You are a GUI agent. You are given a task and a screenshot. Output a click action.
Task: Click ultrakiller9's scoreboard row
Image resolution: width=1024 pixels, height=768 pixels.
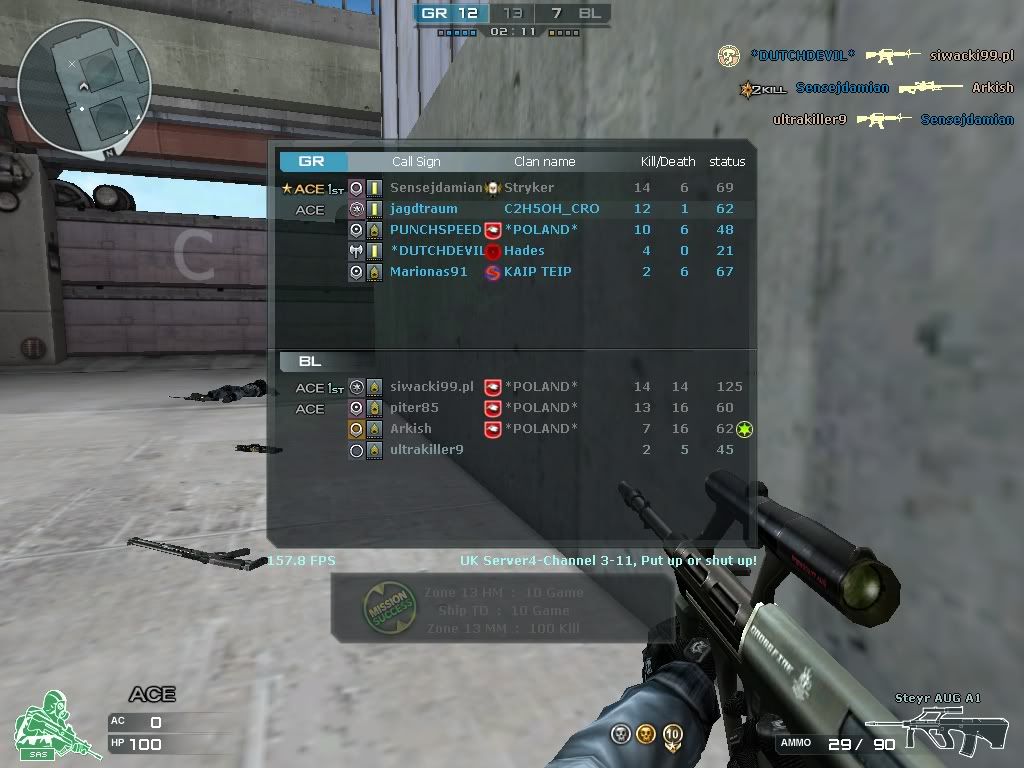426,450
